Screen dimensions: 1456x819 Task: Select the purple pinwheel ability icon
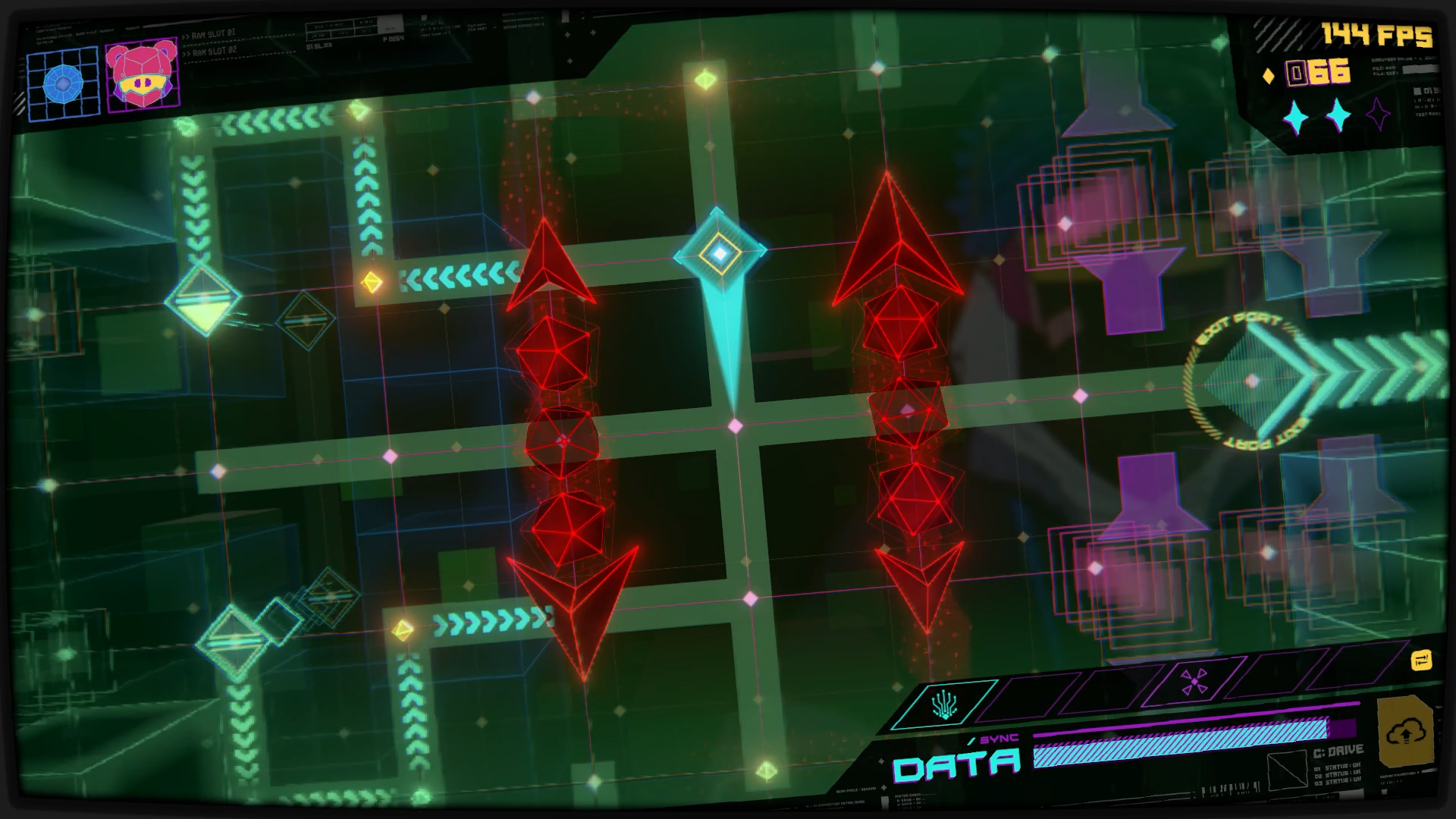click(1194, 682)
